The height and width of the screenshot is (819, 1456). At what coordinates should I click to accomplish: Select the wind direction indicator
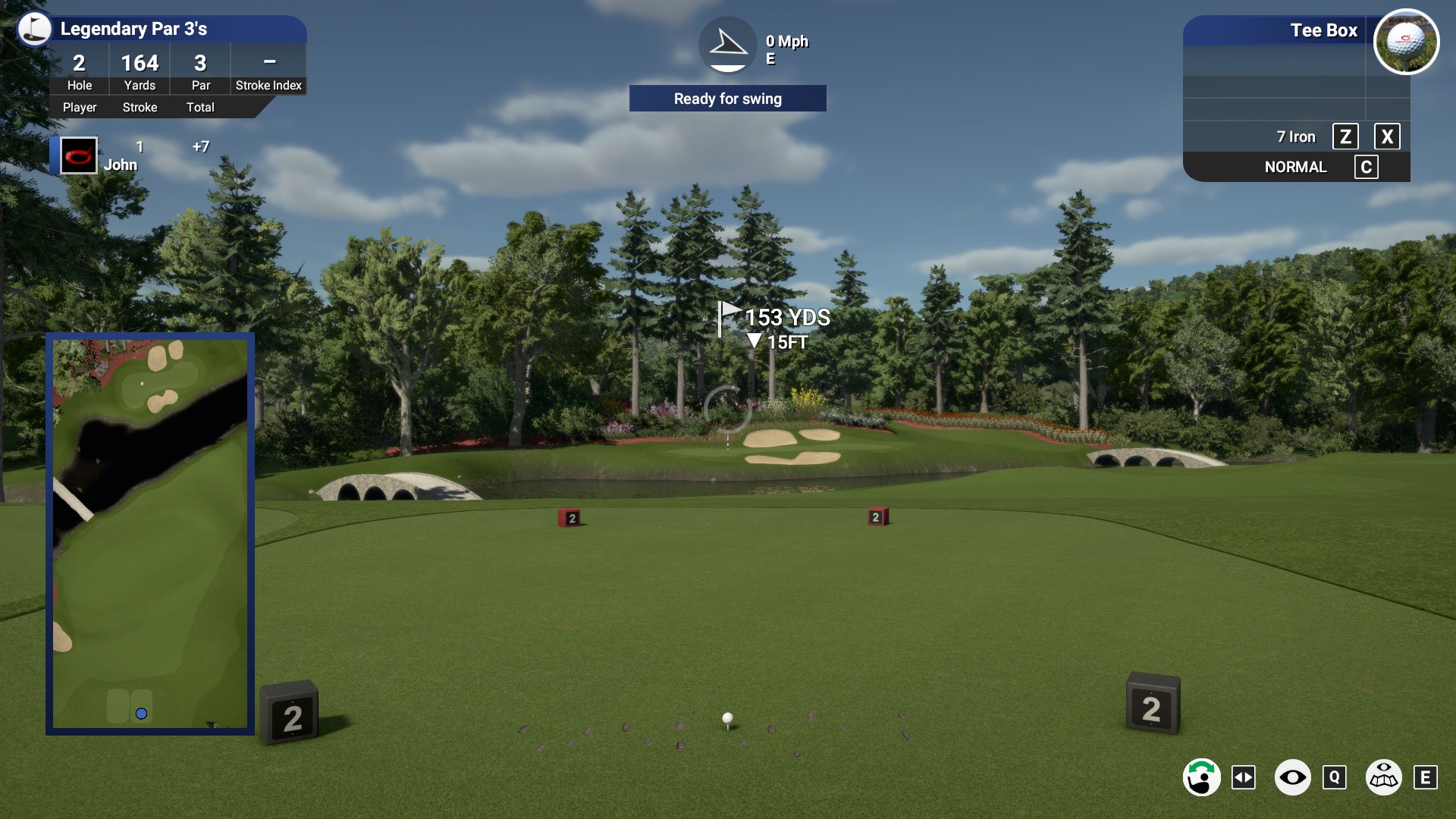tap(727, 45)
